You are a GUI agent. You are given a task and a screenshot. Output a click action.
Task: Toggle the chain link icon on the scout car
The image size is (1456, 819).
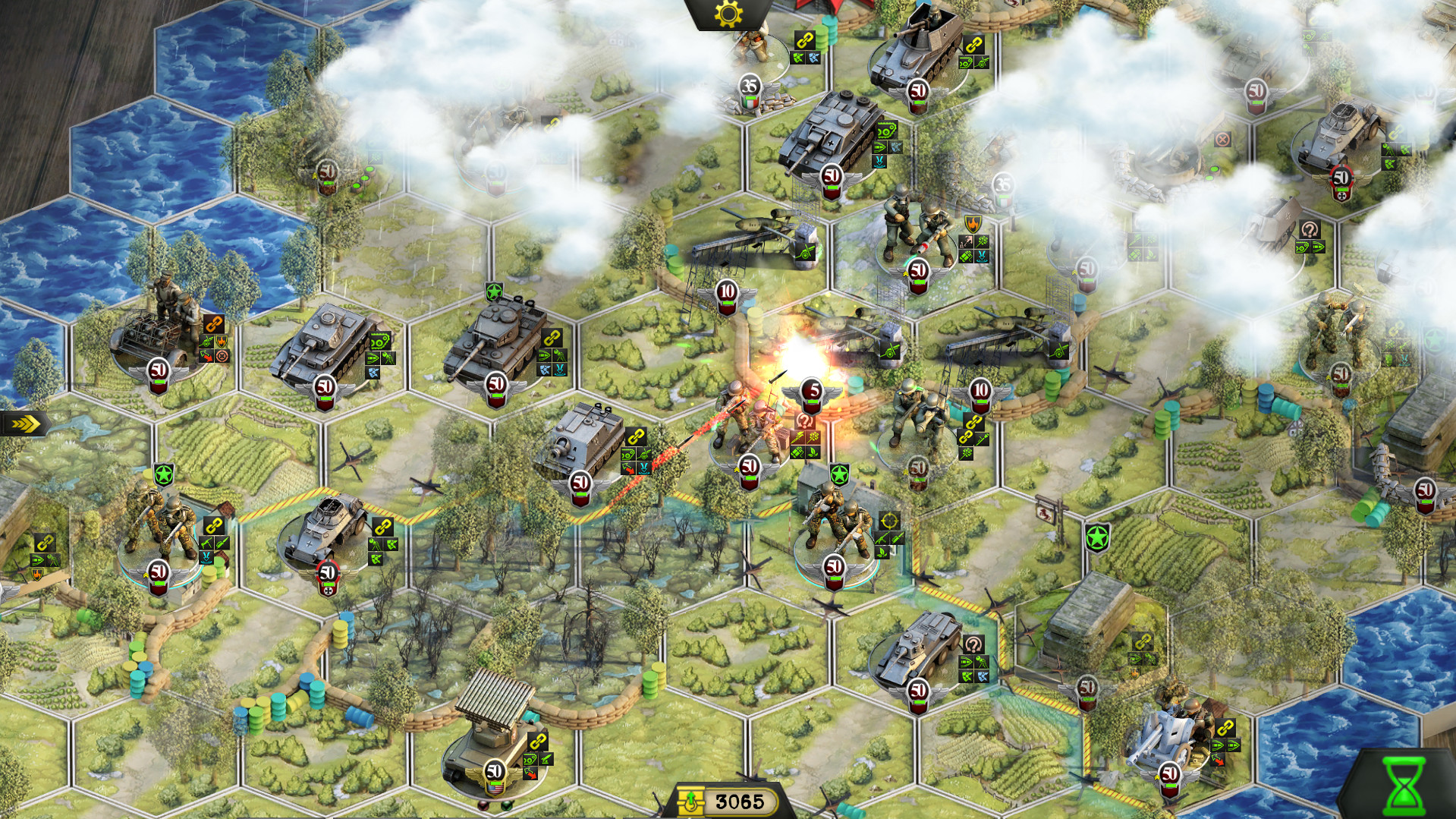382,528
